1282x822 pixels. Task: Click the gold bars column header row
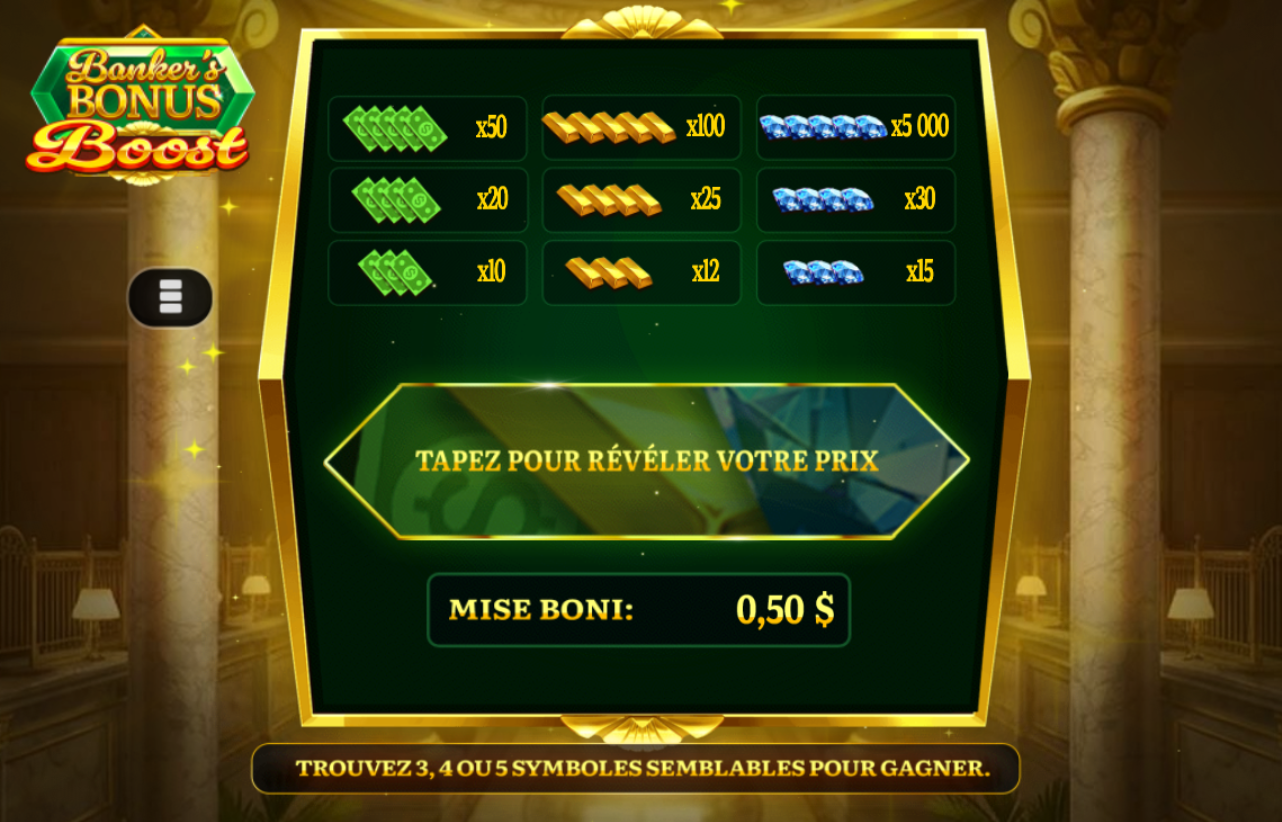tap(640, 127)
